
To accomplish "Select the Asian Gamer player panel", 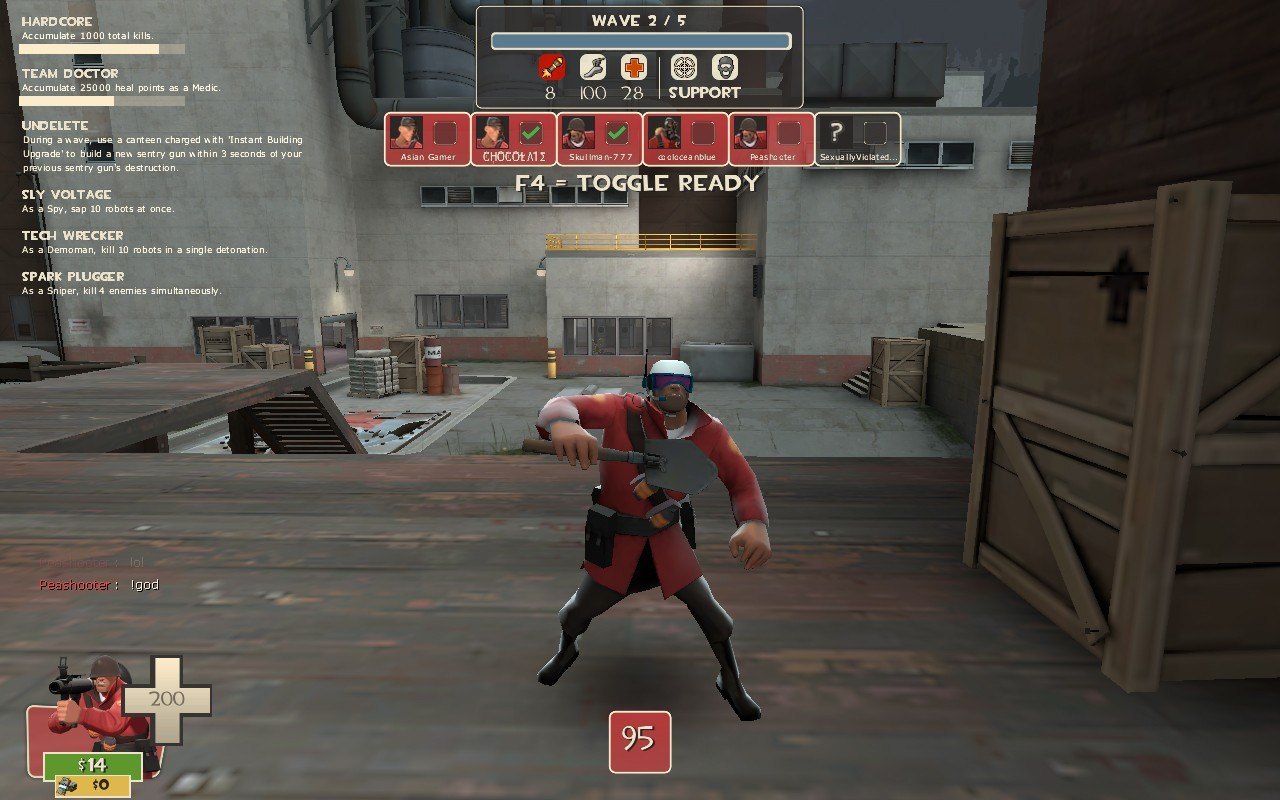I will 427,139.
